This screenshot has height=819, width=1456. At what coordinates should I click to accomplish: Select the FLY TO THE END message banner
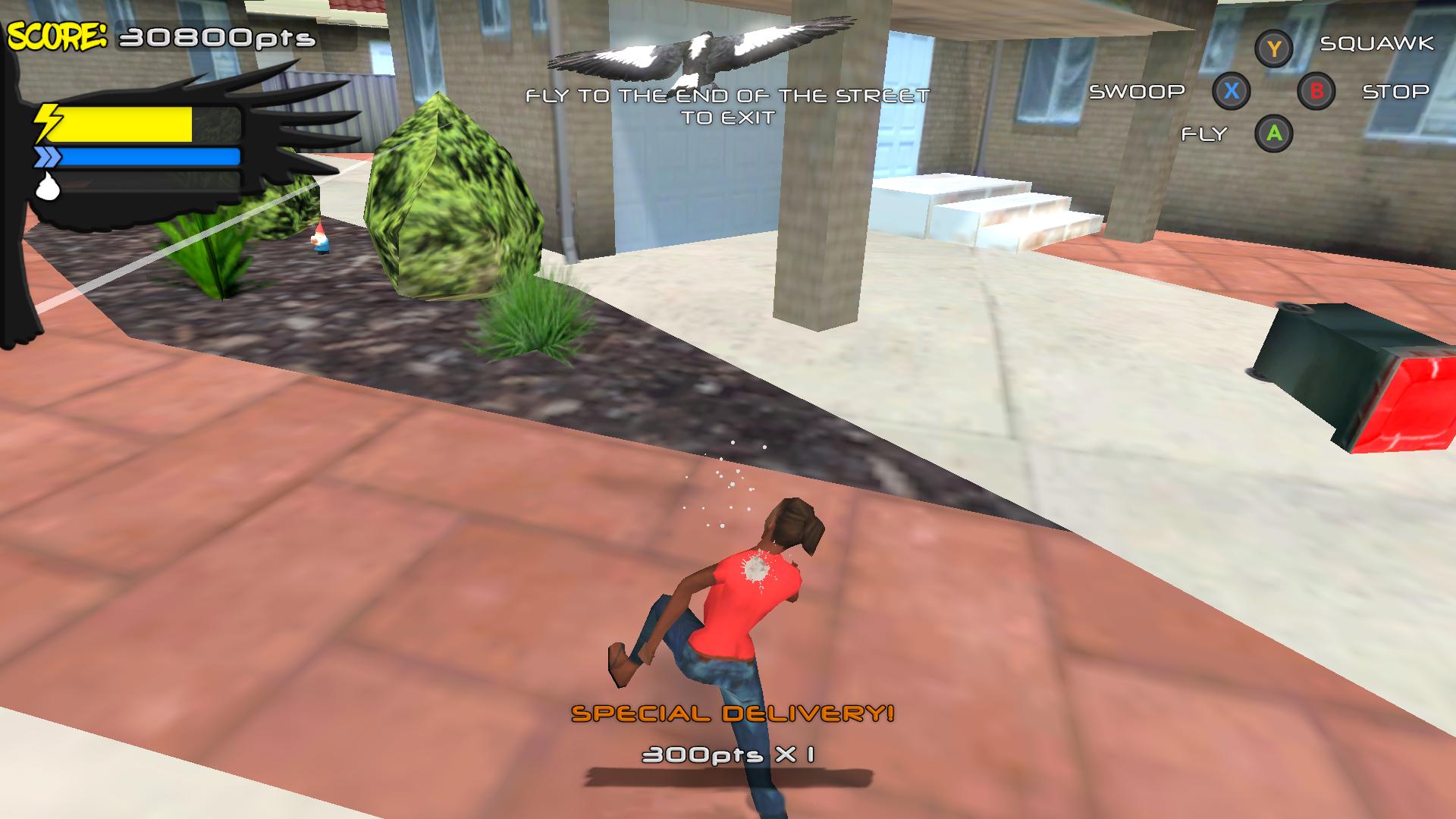(x=728, y=96)
